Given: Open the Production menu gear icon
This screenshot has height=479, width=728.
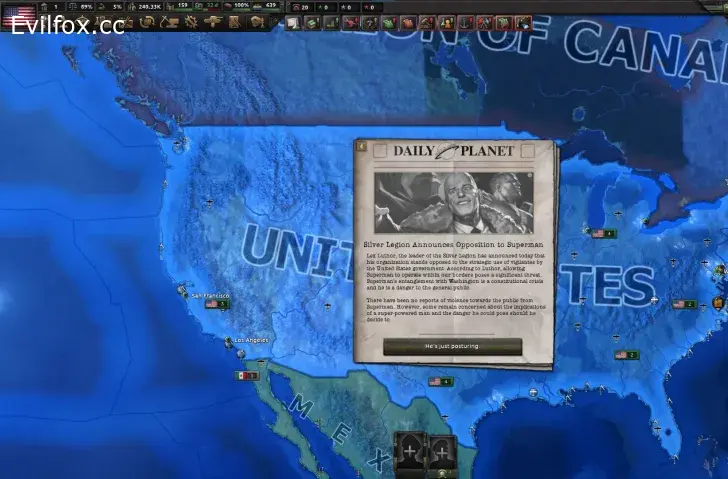Looking at the screenshot, I should (x=190, y=22).
